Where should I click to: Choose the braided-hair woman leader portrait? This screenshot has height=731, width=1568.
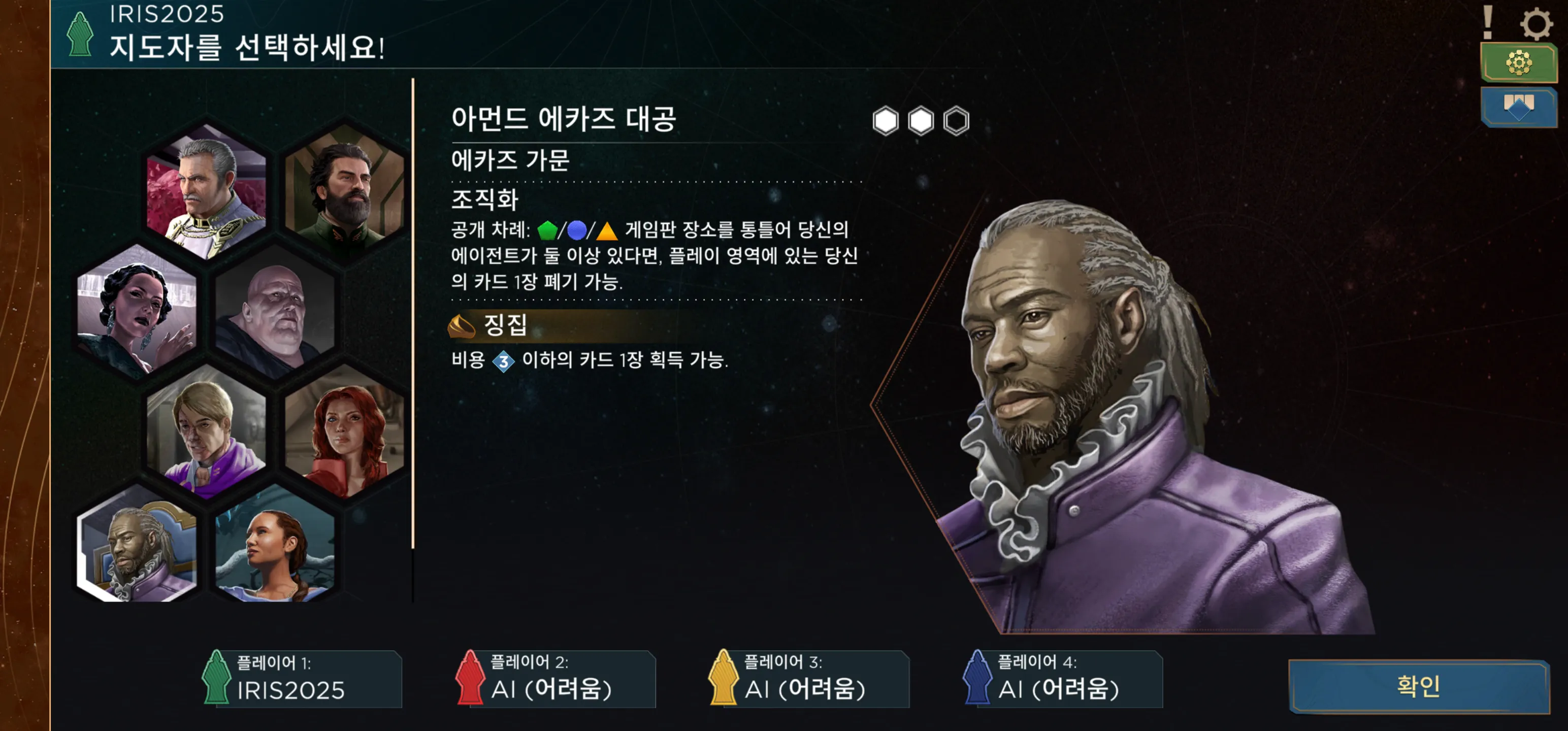[x=275, y=548]
